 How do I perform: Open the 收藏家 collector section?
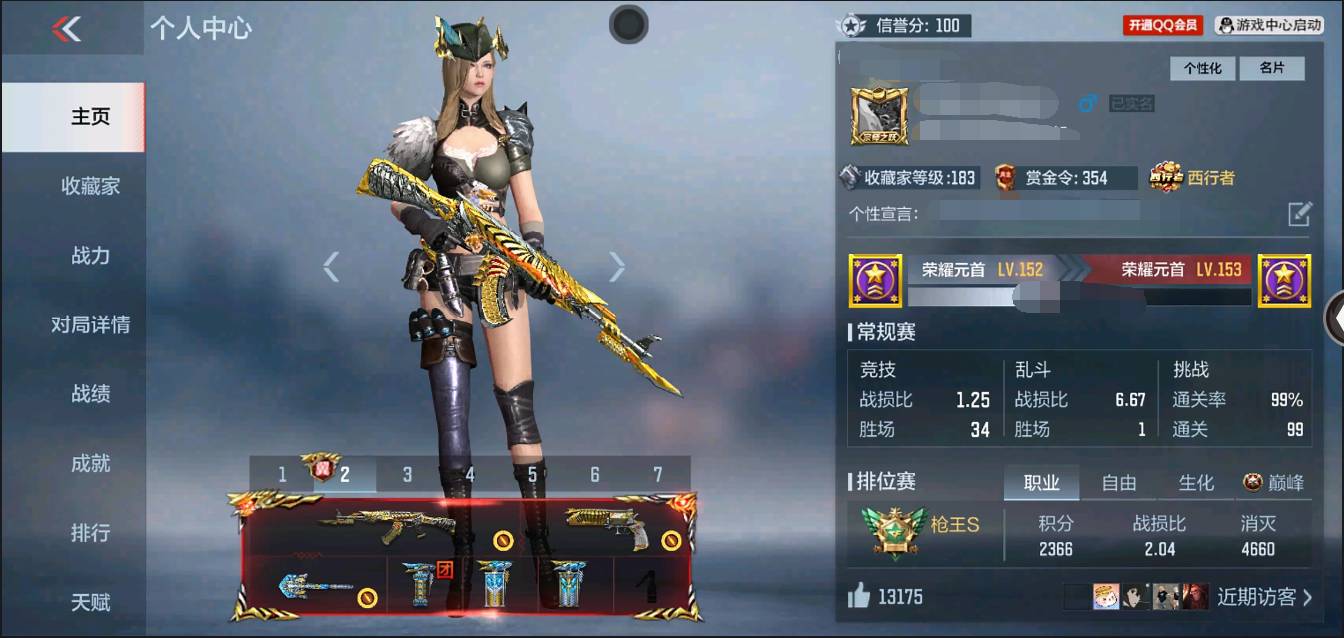point(90,186)
